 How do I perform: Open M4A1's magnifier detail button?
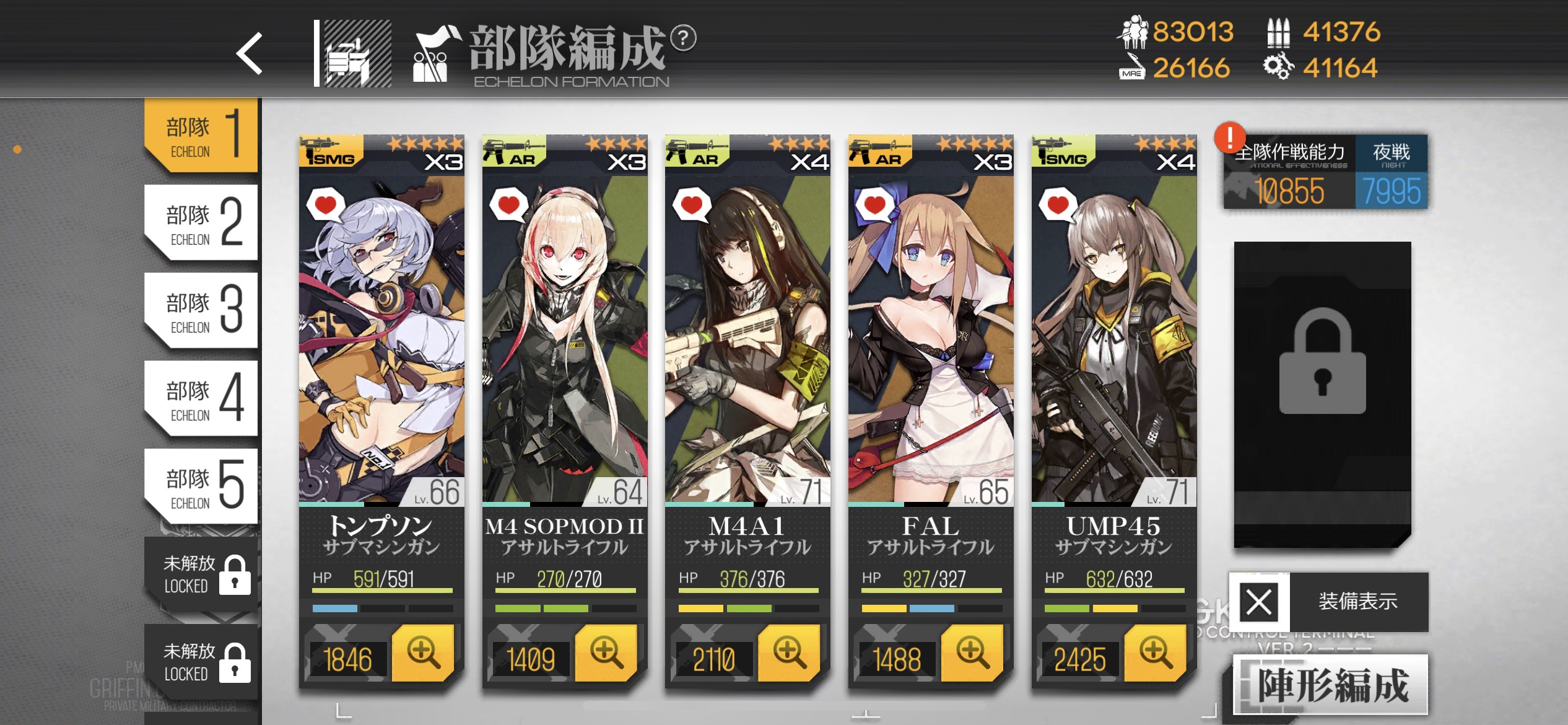coord(790,652)
